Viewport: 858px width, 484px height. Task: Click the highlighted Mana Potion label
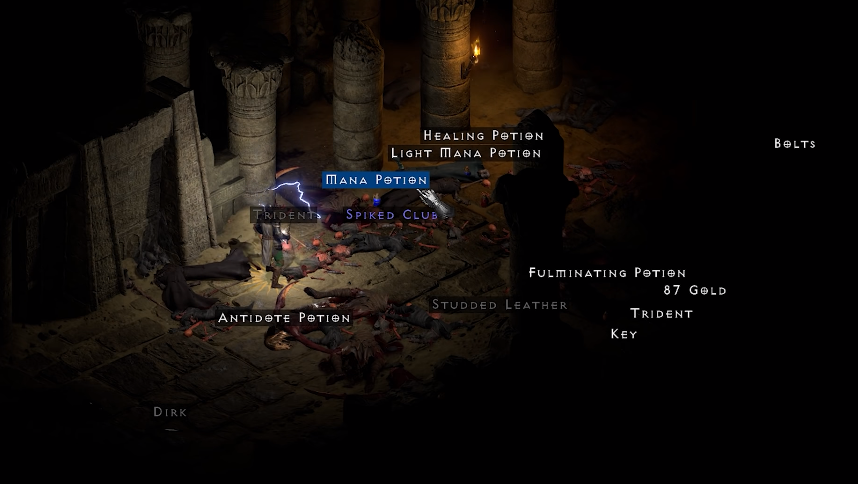[376, 180]
